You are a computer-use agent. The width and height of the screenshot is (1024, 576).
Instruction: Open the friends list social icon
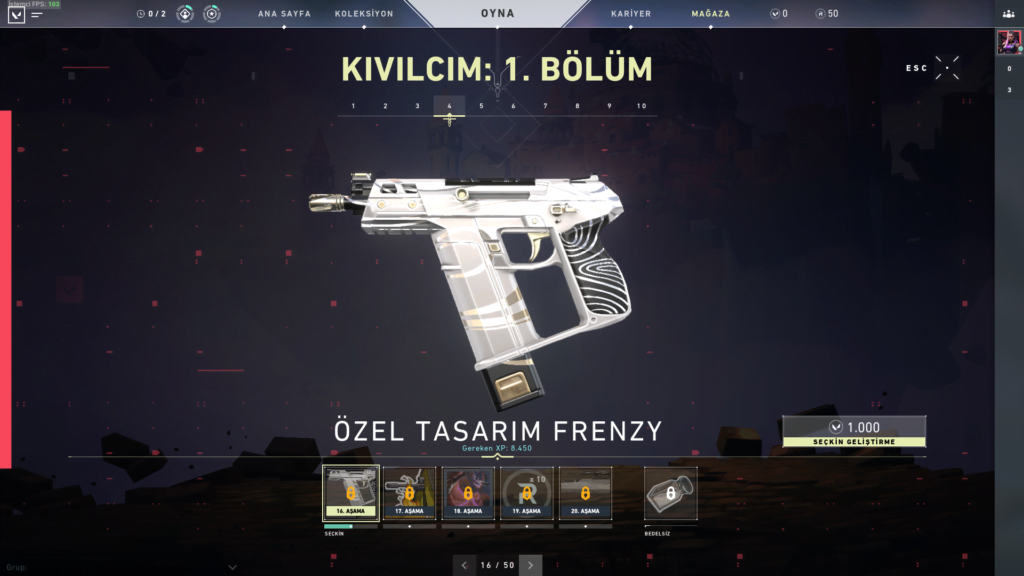[x=1008, y=14]
